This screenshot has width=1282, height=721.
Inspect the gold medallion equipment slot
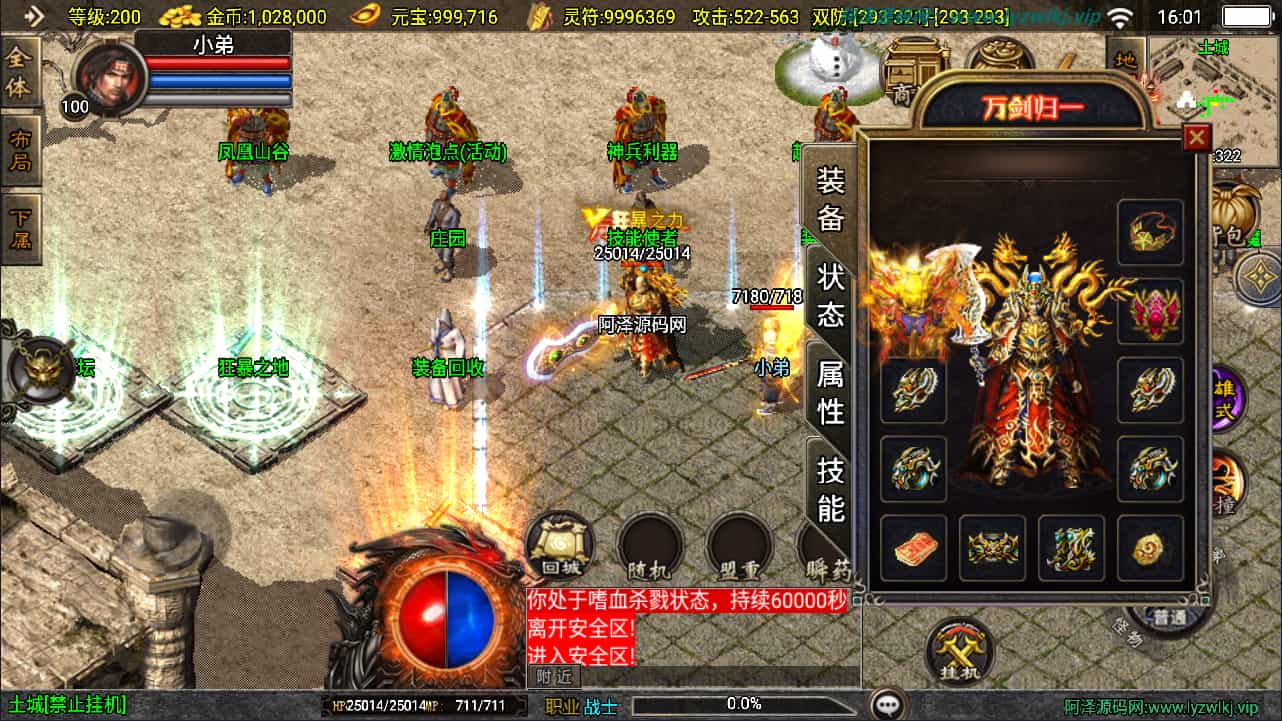coord(1150,547)
